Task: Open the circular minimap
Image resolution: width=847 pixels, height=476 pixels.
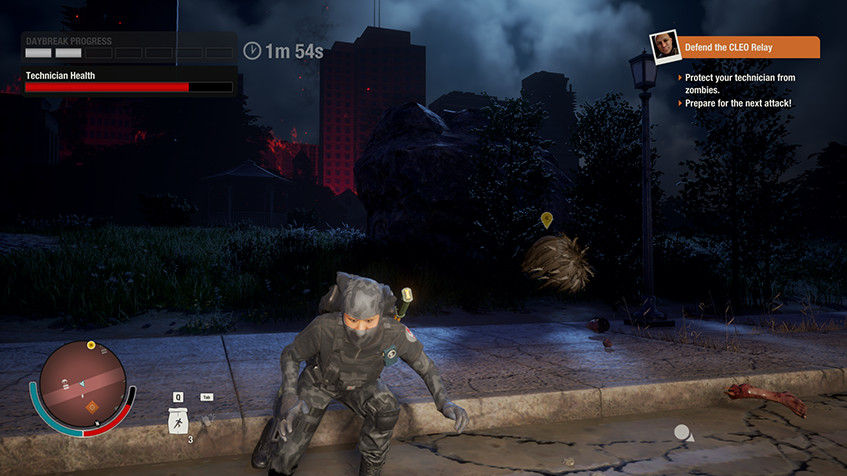Action: click(x=83, y=387)
